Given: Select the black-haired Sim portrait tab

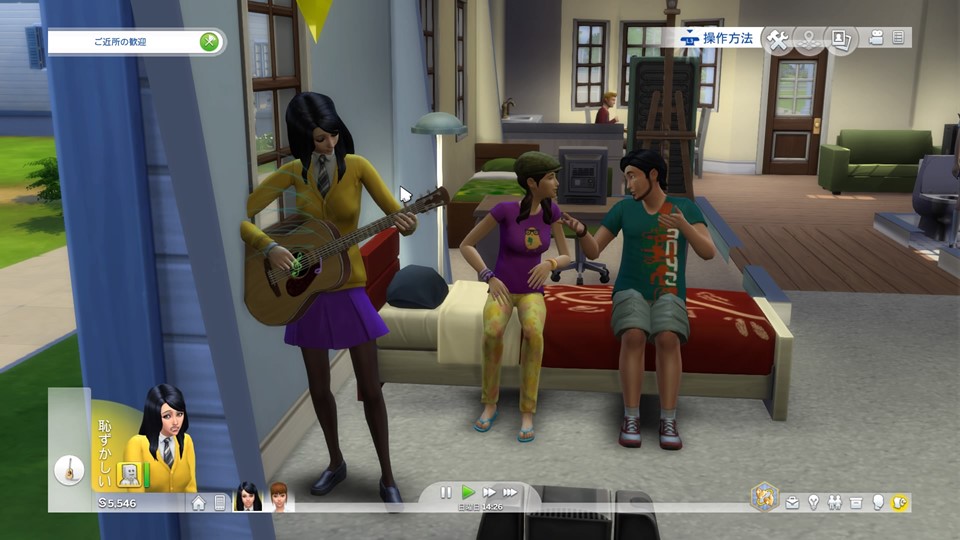Looking at the screenshot, I should click(247, 497).
